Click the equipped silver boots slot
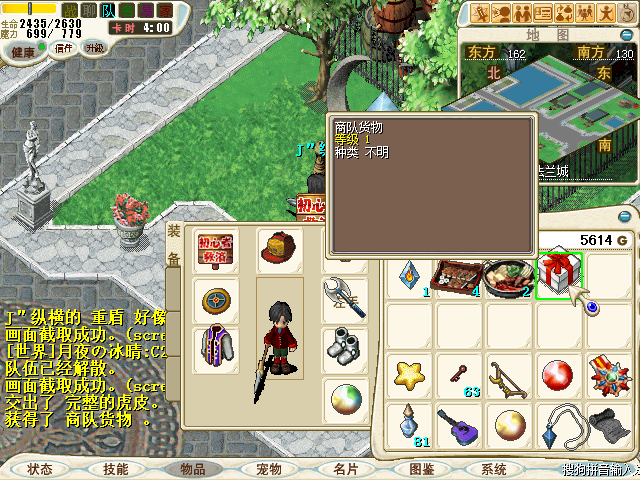 click(x=342, y=345)
